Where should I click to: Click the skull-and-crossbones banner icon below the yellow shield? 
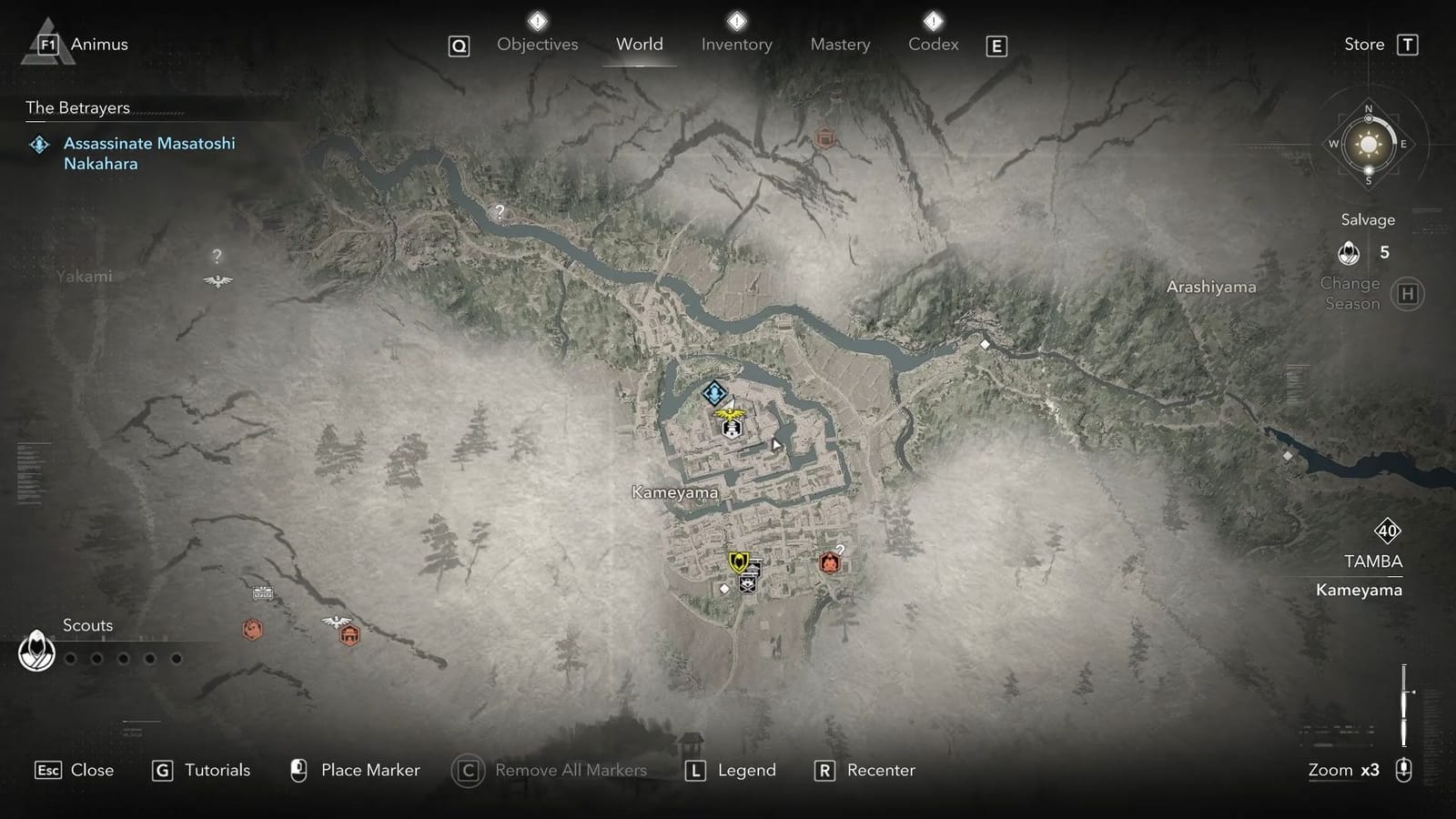coord(747,584)
